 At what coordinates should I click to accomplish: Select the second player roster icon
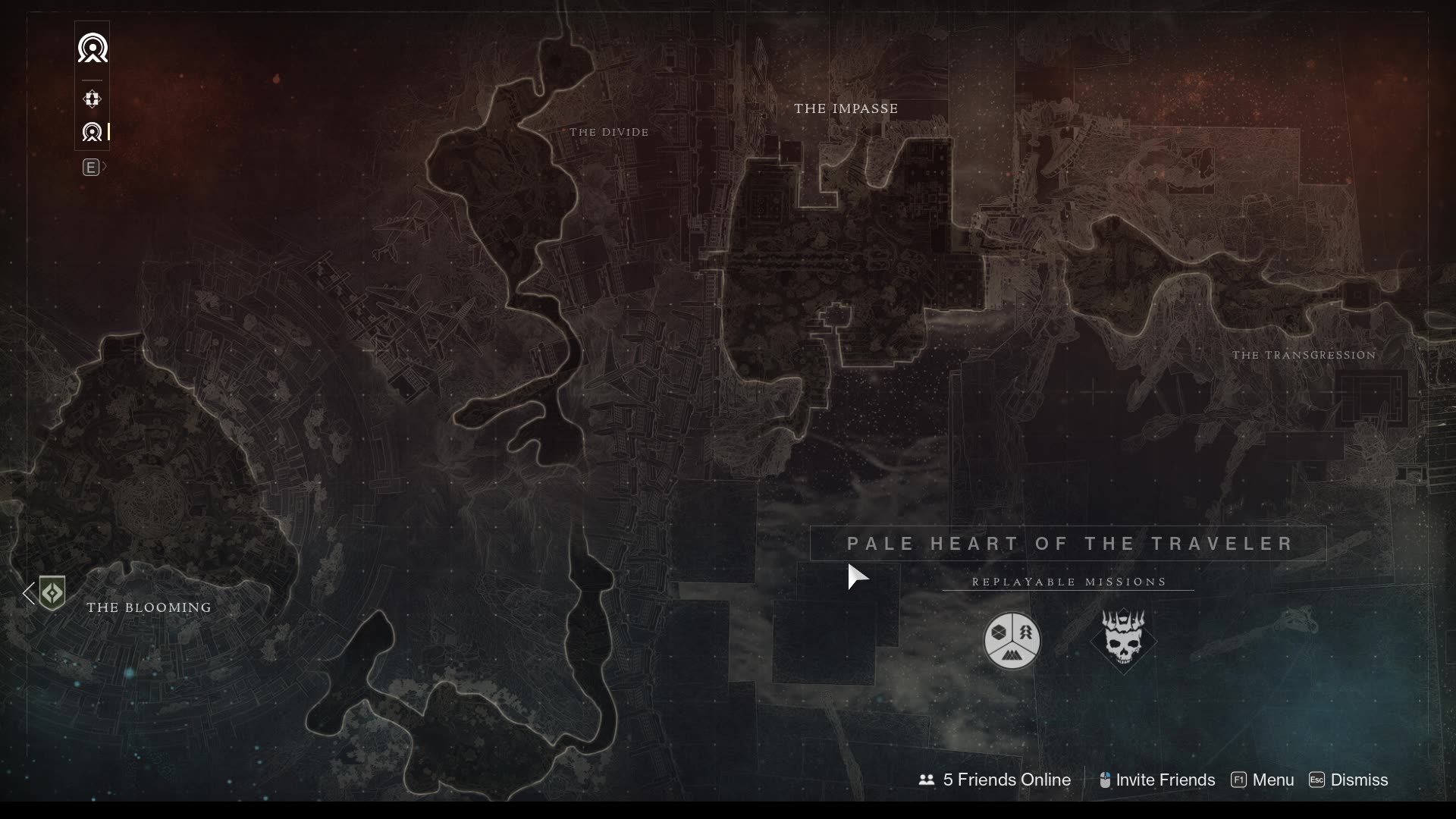pos(92,131)
